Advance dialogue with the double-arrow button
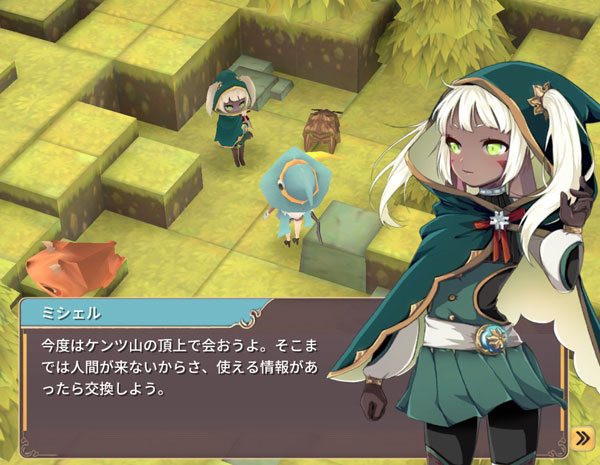 582,438
